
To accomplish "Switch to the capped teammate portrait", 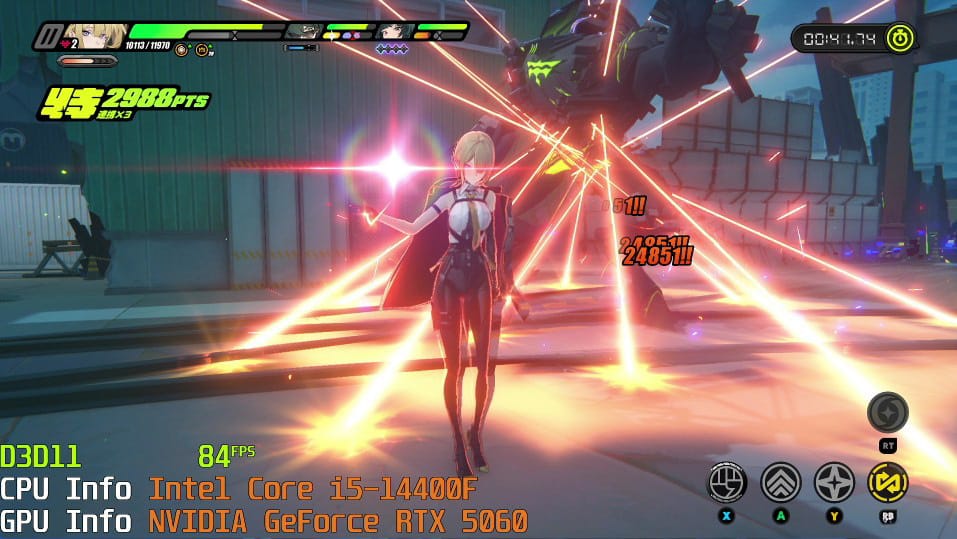I will 302,31.
